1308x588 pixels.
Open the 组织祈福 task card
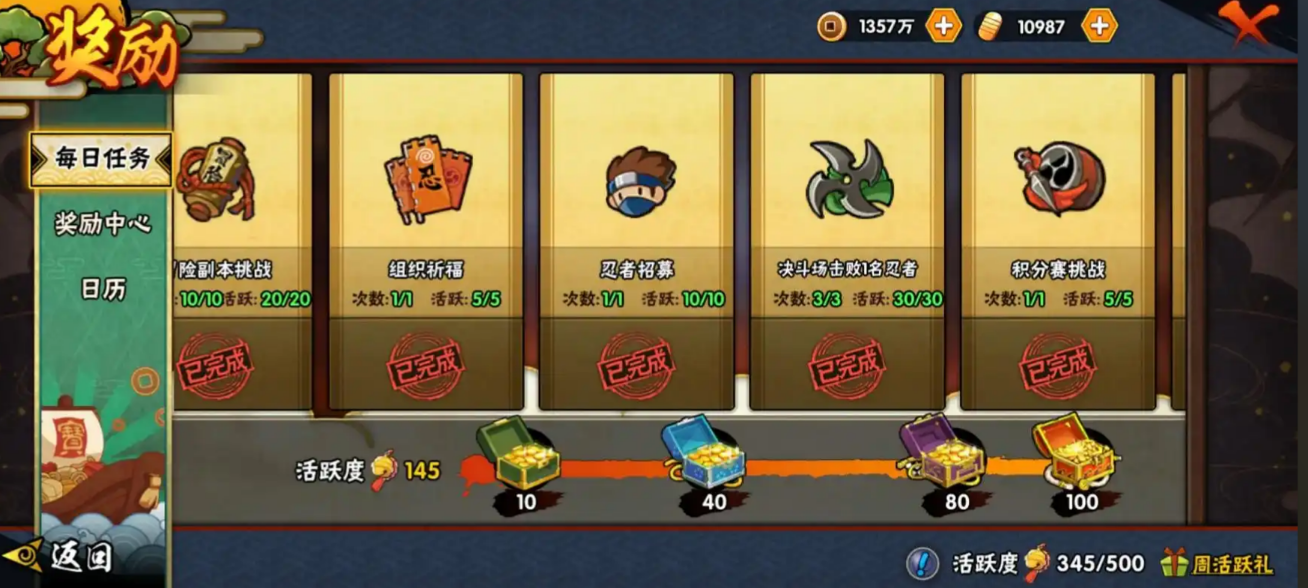pos(426,240)
